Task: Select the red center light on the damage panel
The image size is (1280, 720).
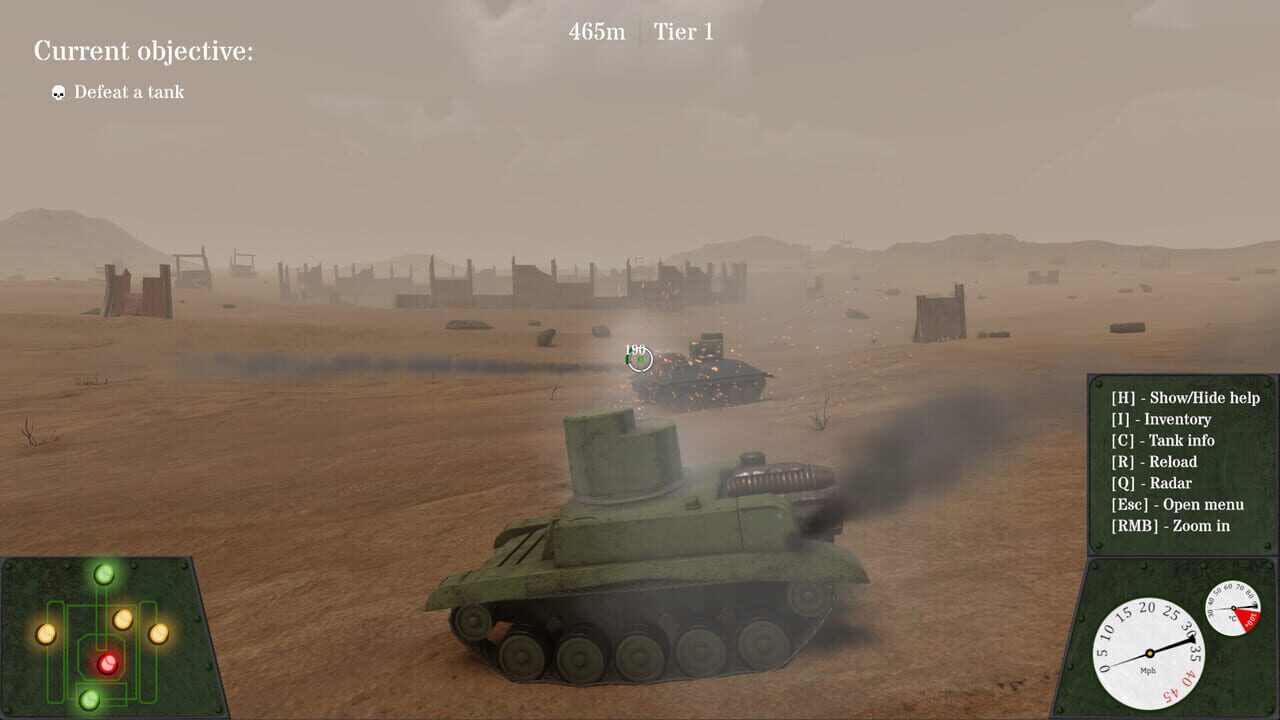Action: pos(108,664)
